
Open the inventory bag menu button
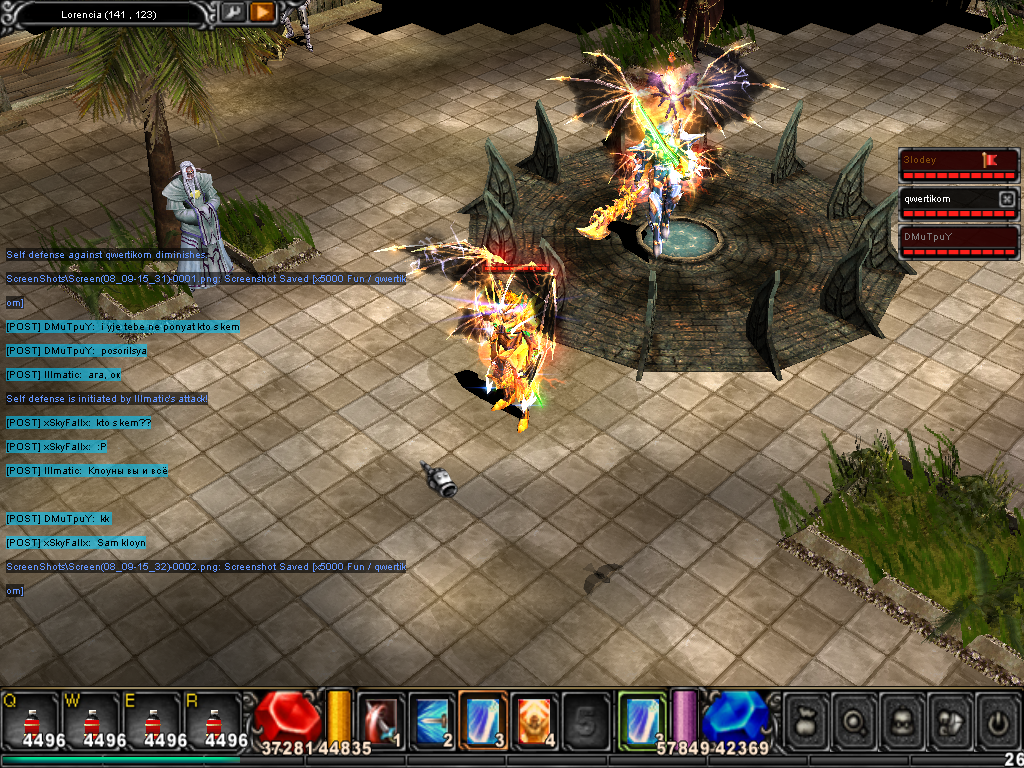[807, 719]
